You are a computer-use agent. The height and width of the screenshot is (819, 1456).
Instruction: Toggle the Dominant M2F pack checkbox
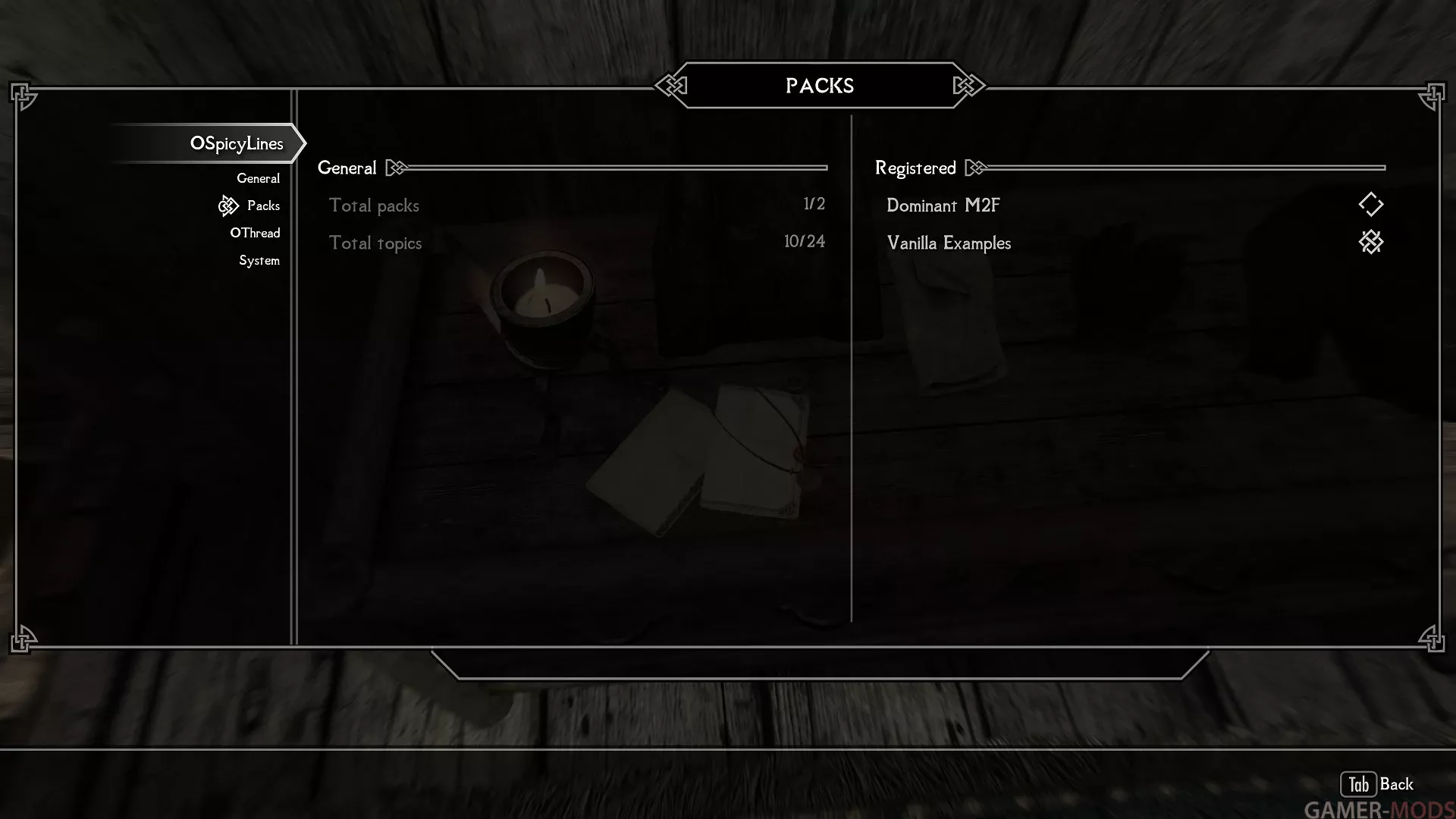[1370, 205]
